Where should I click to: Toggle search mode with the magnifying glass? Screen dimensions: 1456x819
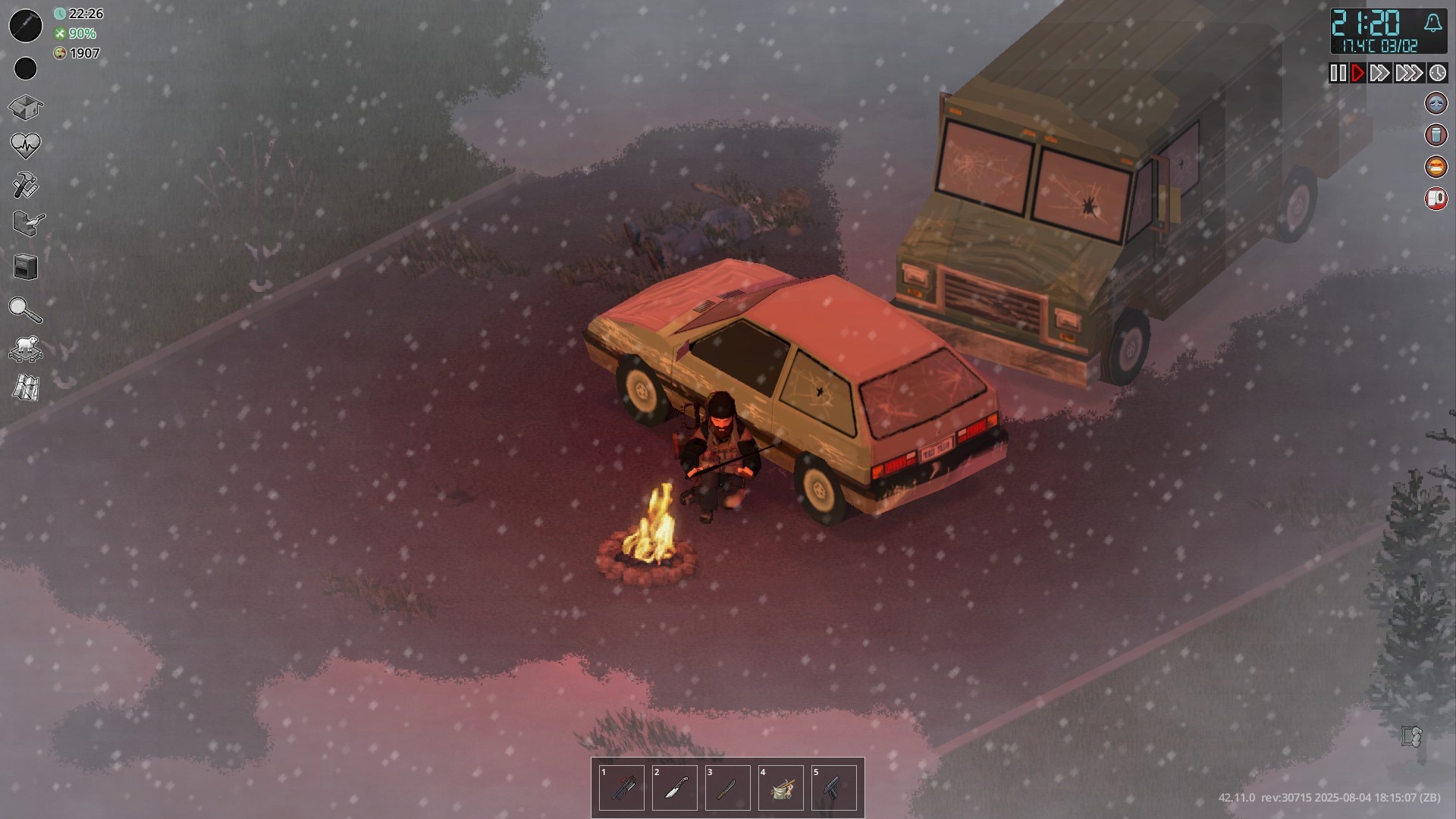click(24, 309)
